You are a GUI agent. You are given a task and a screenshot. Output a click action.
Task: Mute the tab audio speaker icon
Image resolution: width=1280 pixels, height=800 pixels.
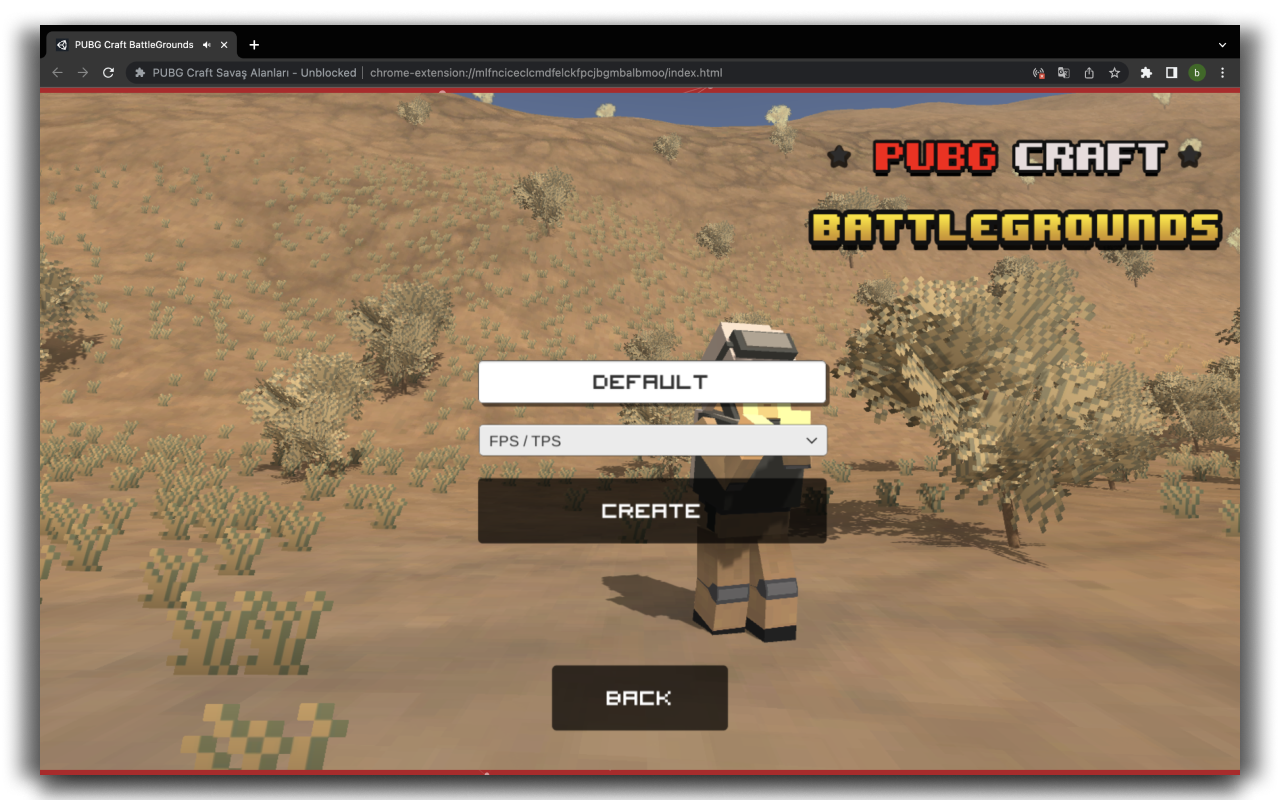206,44
